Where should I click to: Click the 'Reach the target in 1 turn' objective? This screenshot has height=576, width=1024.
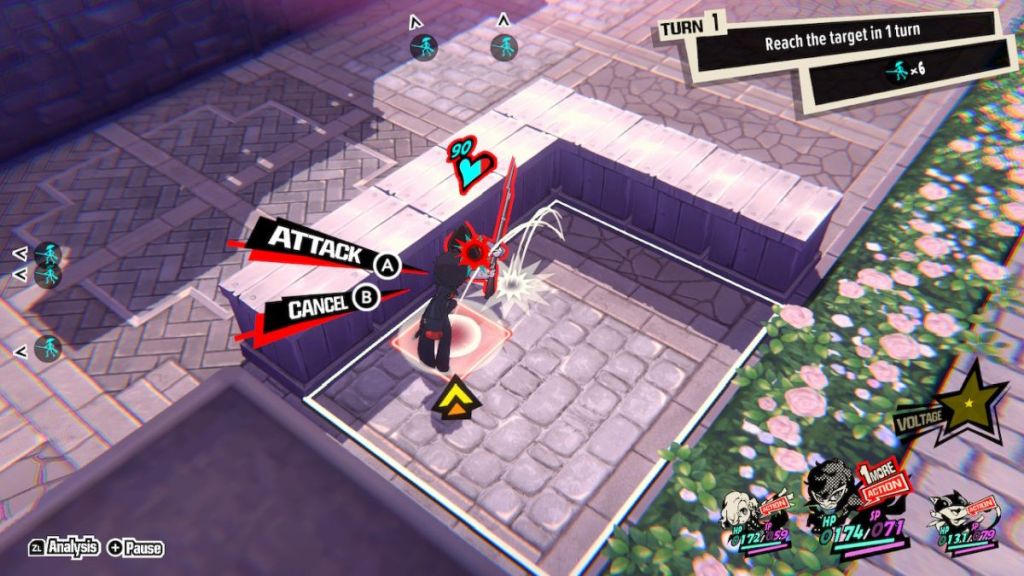tap(842, 43)
